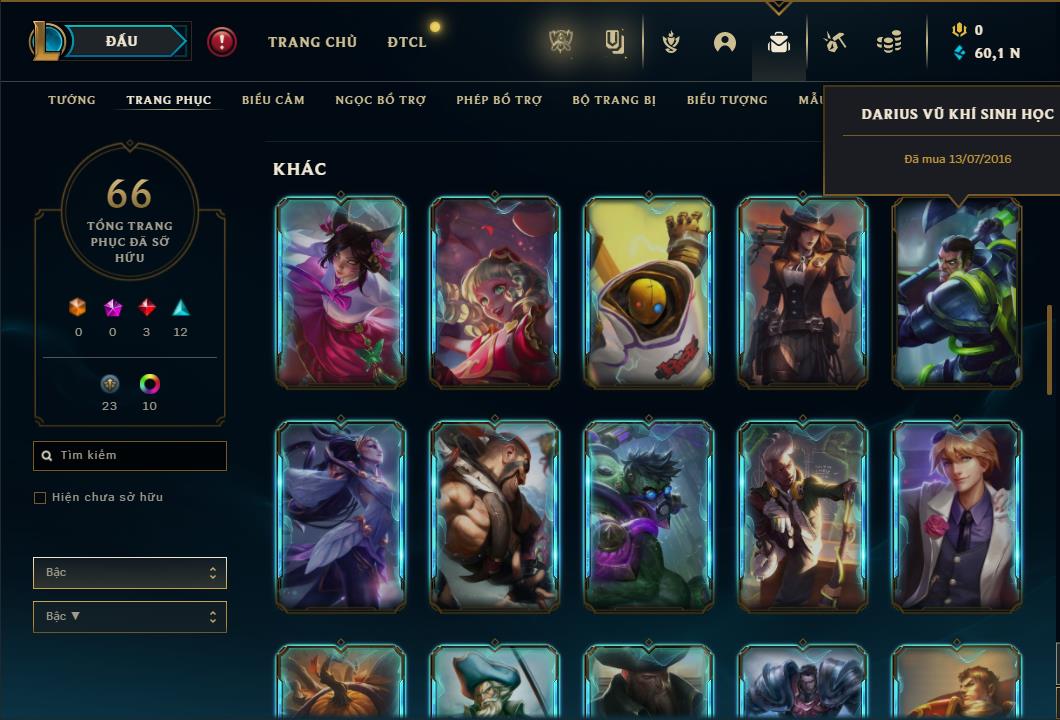Switch to the TƯỚNG tab
Viewport: 1060px width, 720px height.
coord(72,100)
